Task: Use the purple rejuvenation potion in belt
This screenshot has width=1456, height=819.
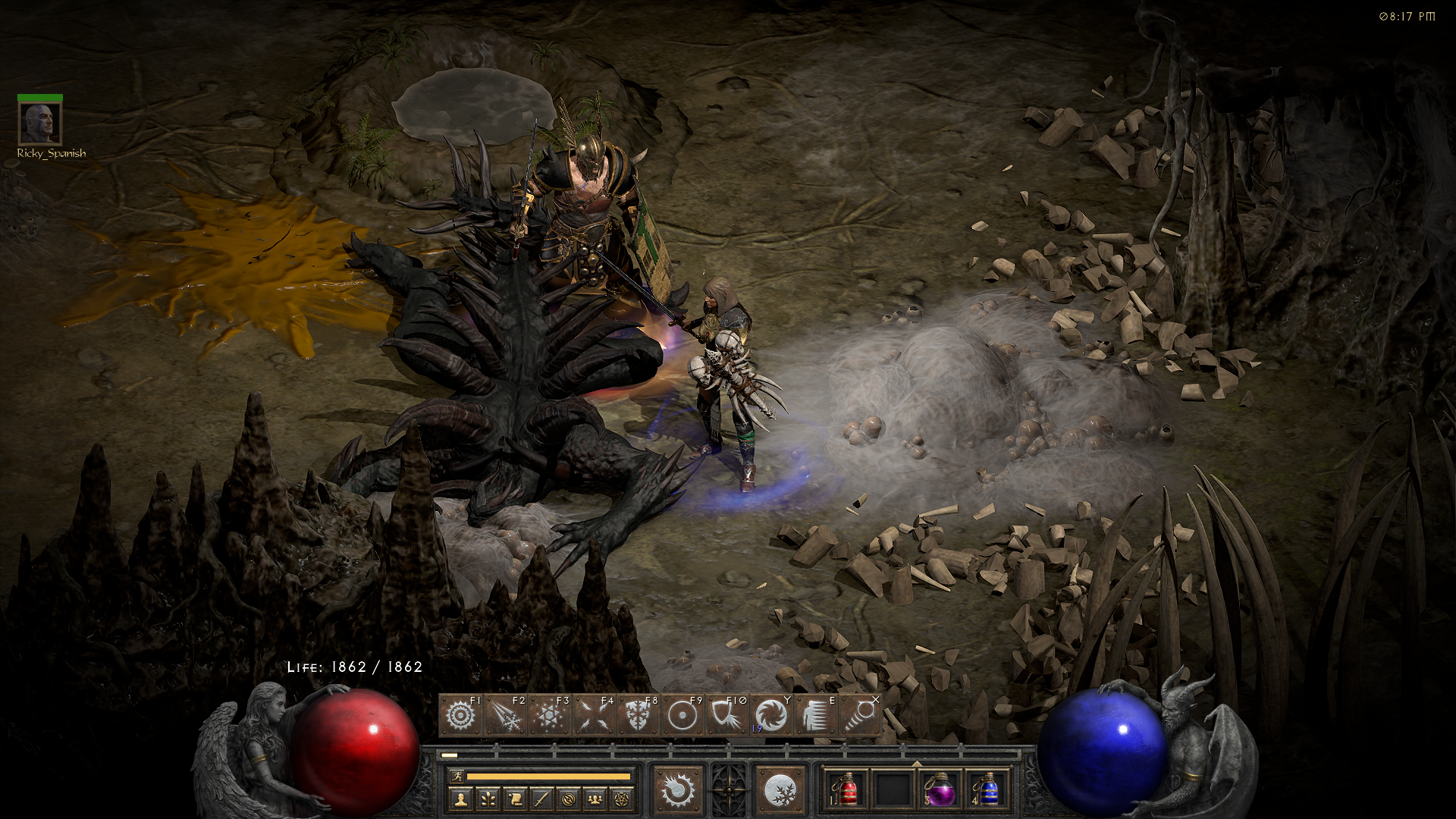Action: click(x=940, y=790)
